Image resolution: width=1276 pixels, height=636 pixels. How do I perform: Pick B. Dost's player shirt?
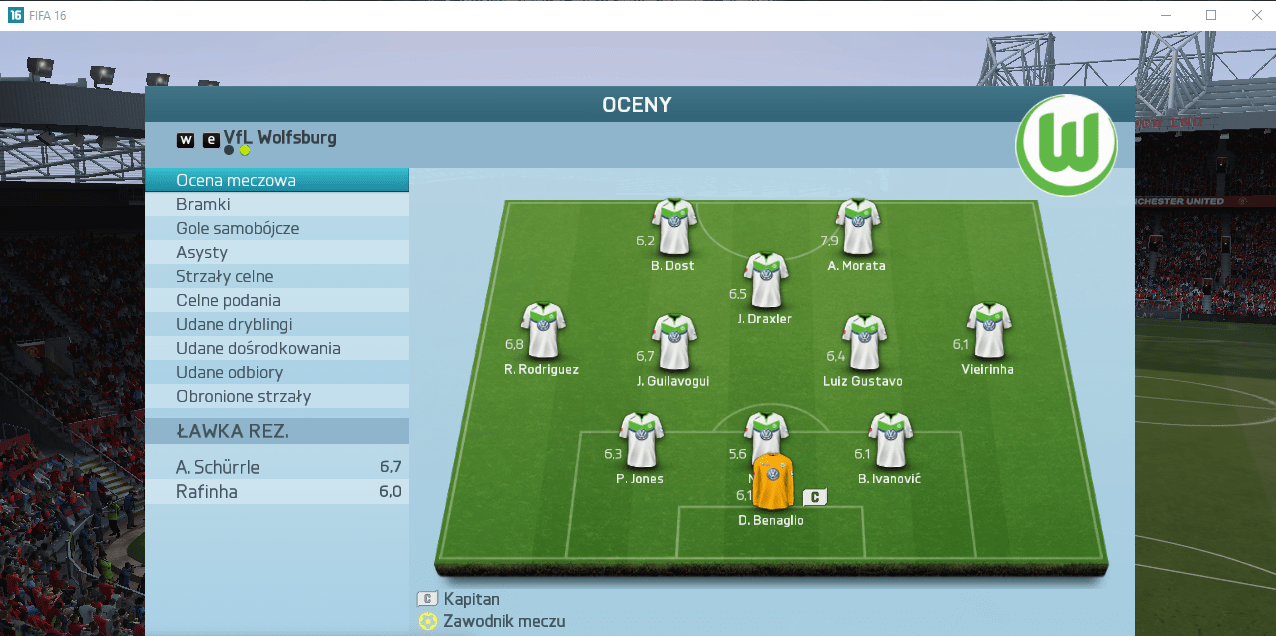click(x=673, y=227)
